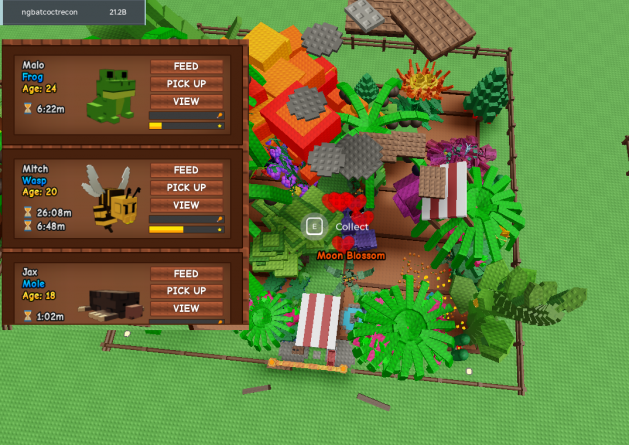The width and height of the screenshot is (629, 445).
Task: Select the wasp pet portrait
Action: coord(109,197)
